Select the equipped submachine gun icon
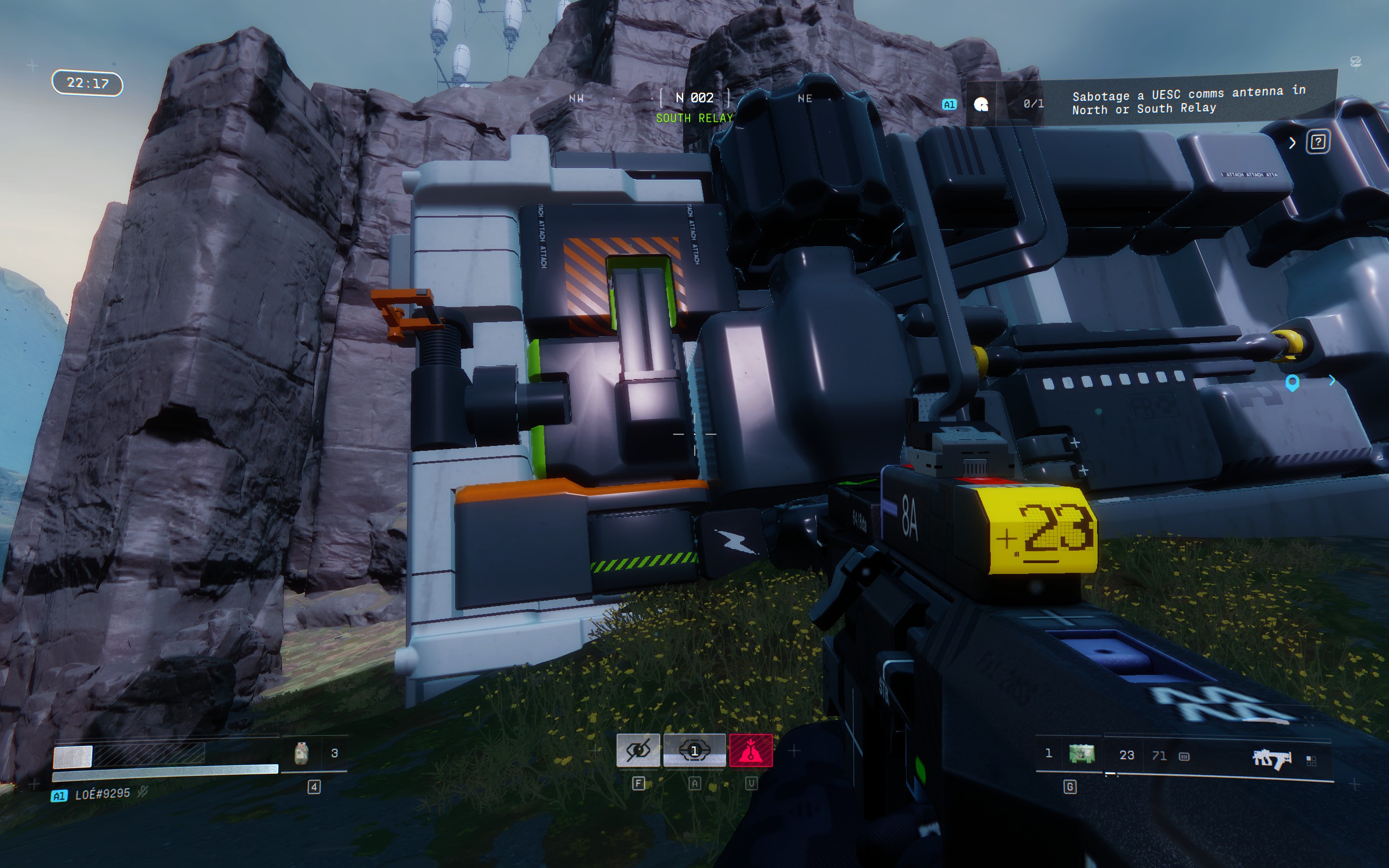The height and width of the screenshot is (868, 1389). (x=1271, y=759)
